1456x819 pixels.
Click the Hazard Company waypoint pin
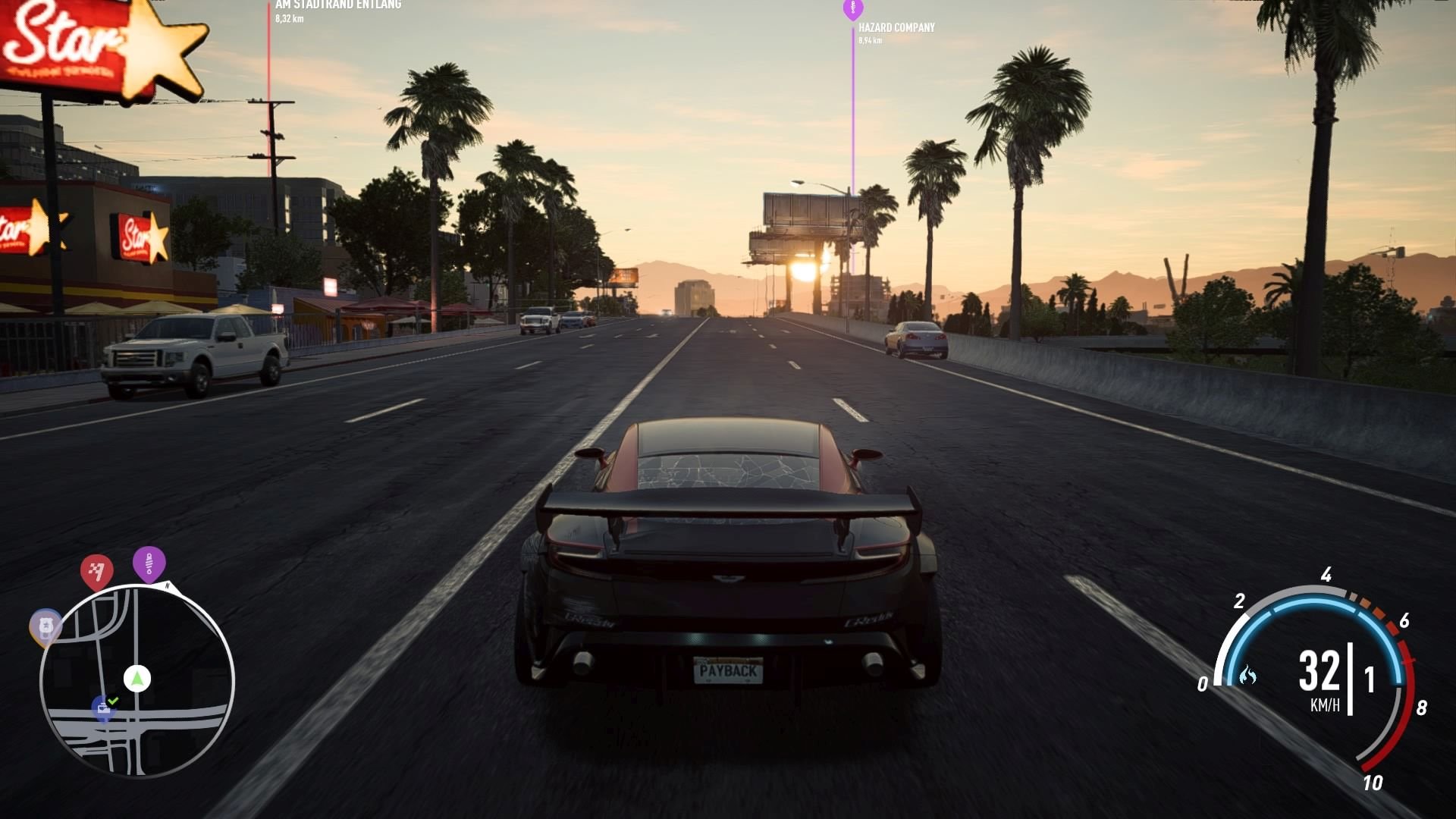point(852,9)
